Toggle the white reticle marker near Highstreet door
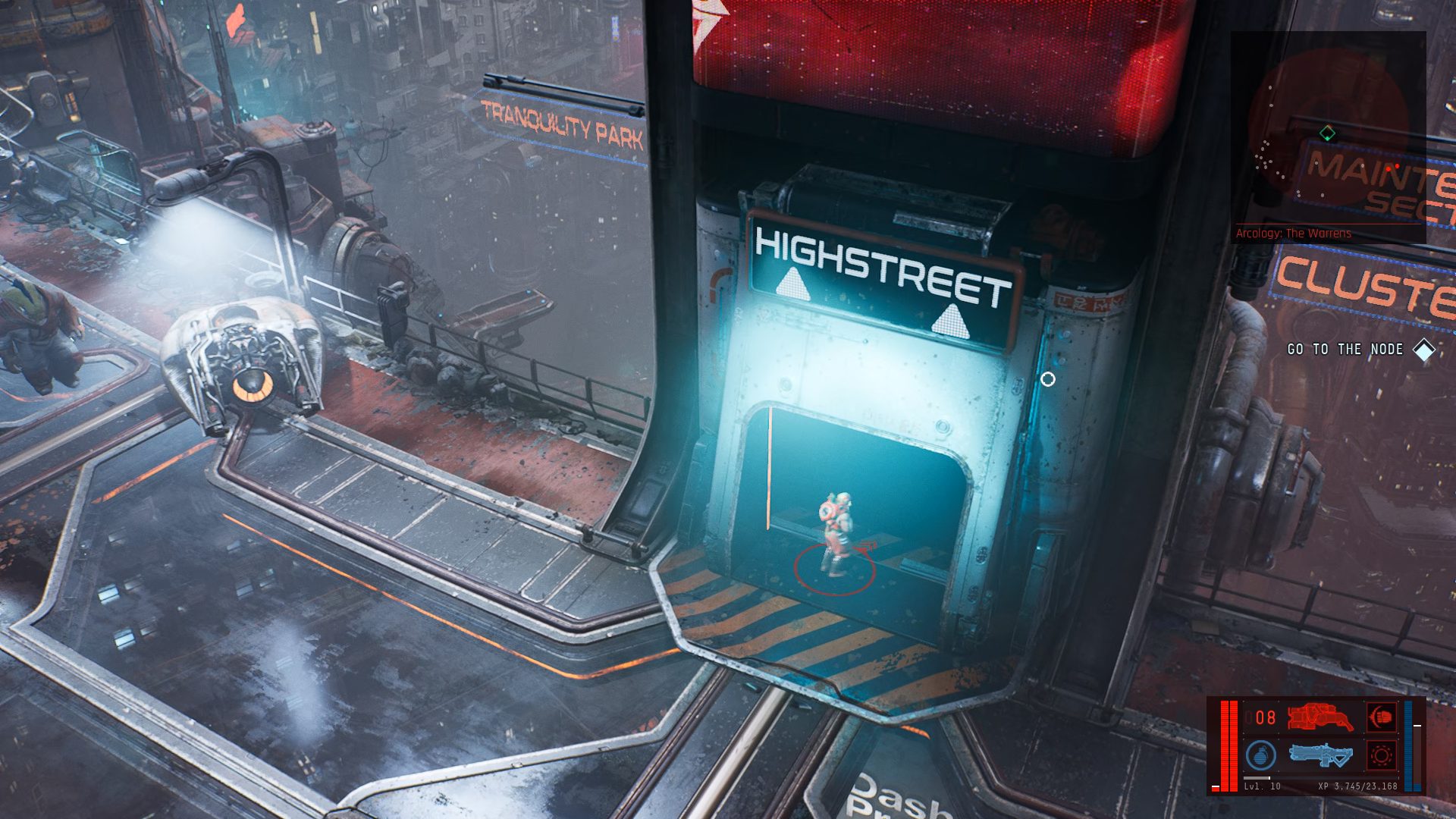1456x819 pixels. (x=1049, y=380)
